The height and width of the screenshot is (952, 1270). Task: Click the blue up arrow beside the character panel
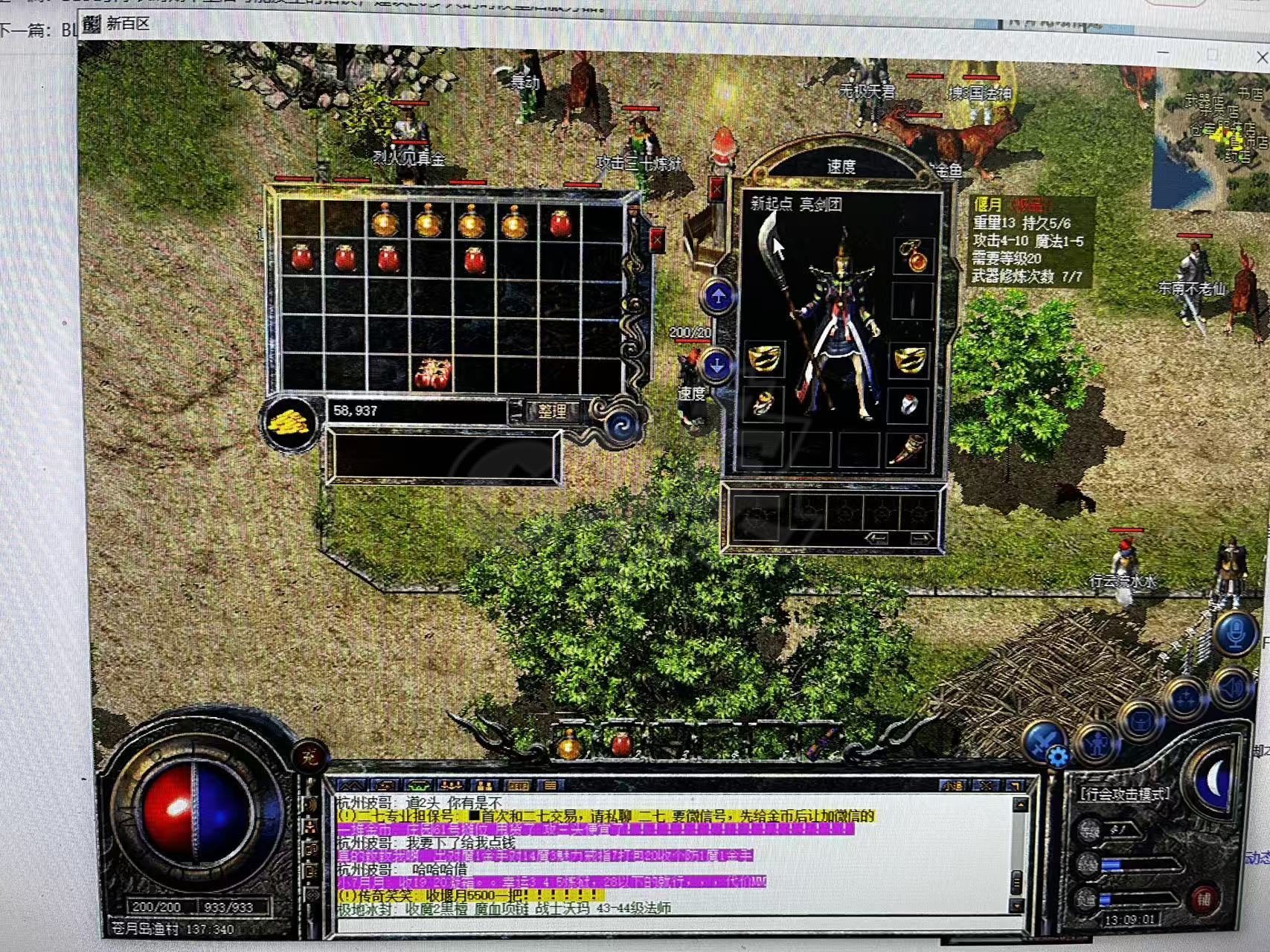coord(719,297)
